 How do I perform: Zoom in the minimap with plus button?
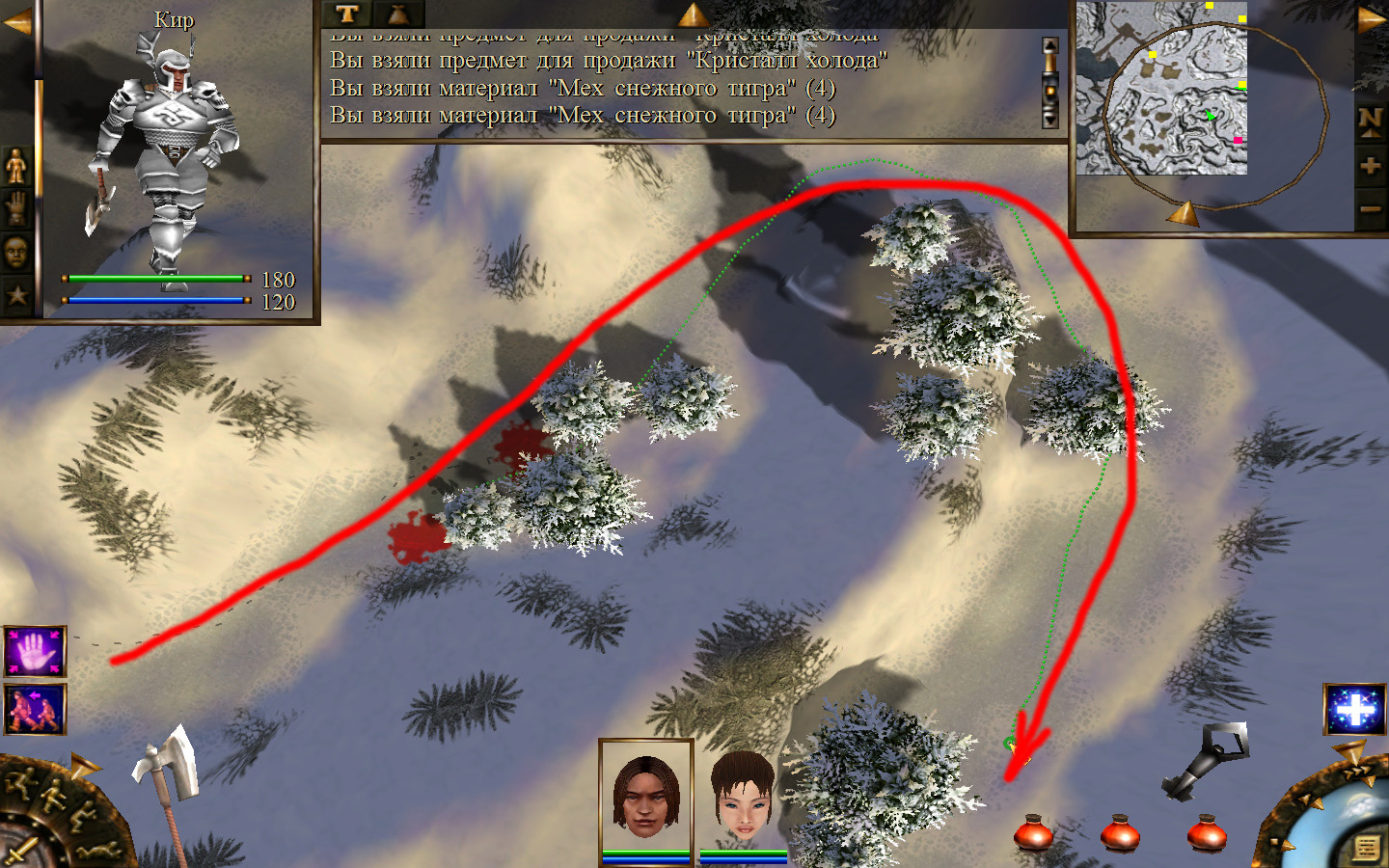tap(1371, 166)
